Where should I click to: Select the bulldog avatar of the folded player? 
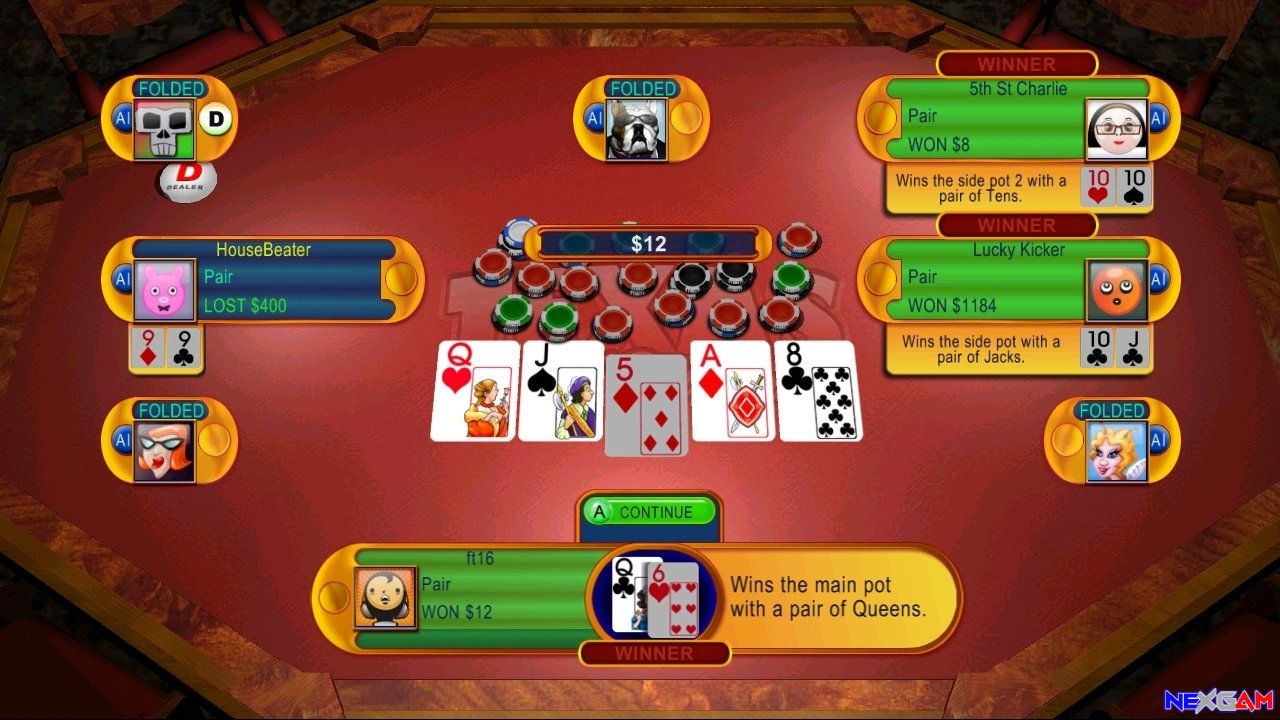(636, 130)
